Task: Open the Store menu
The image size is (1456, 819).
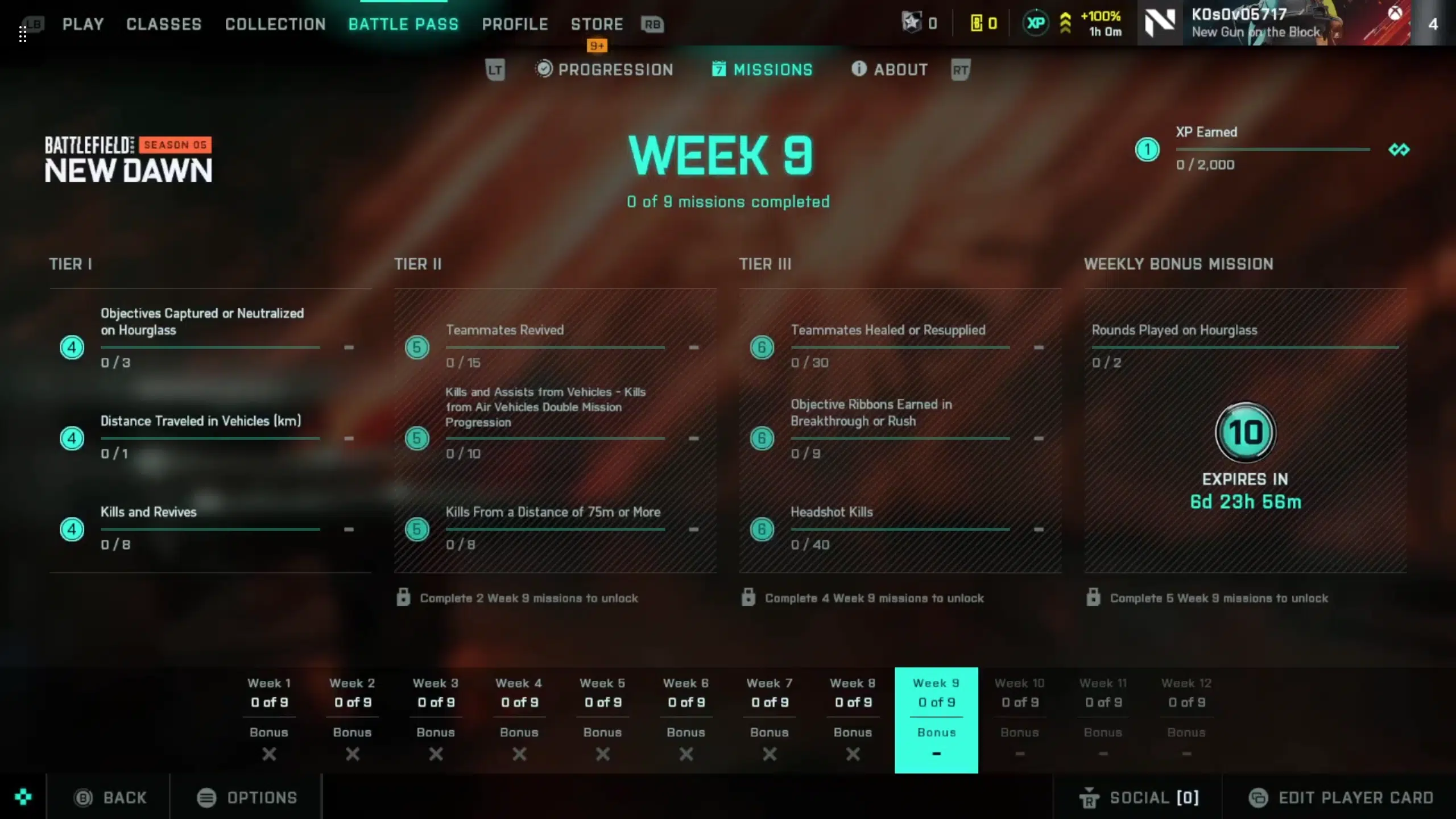Action: point(596,24)
